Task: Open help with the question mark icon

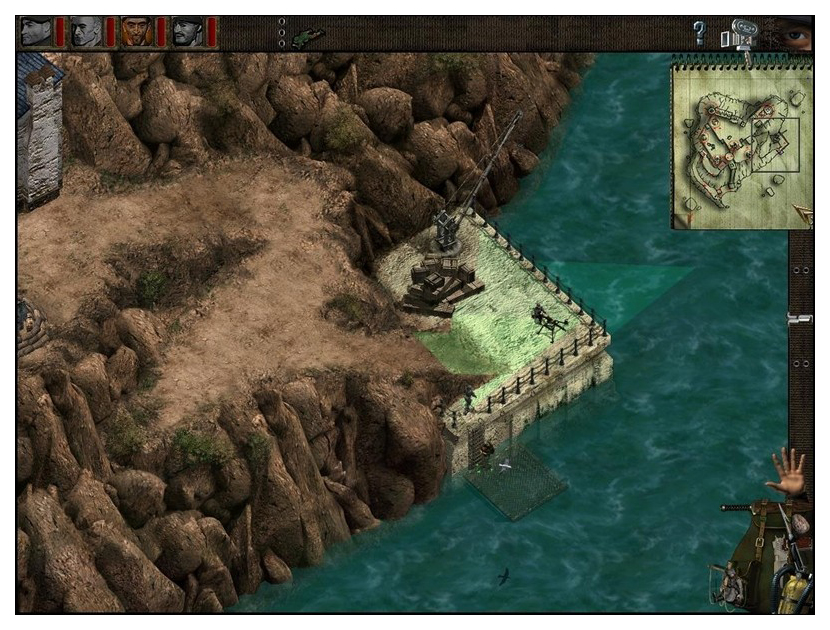Action: click(699, 33)
